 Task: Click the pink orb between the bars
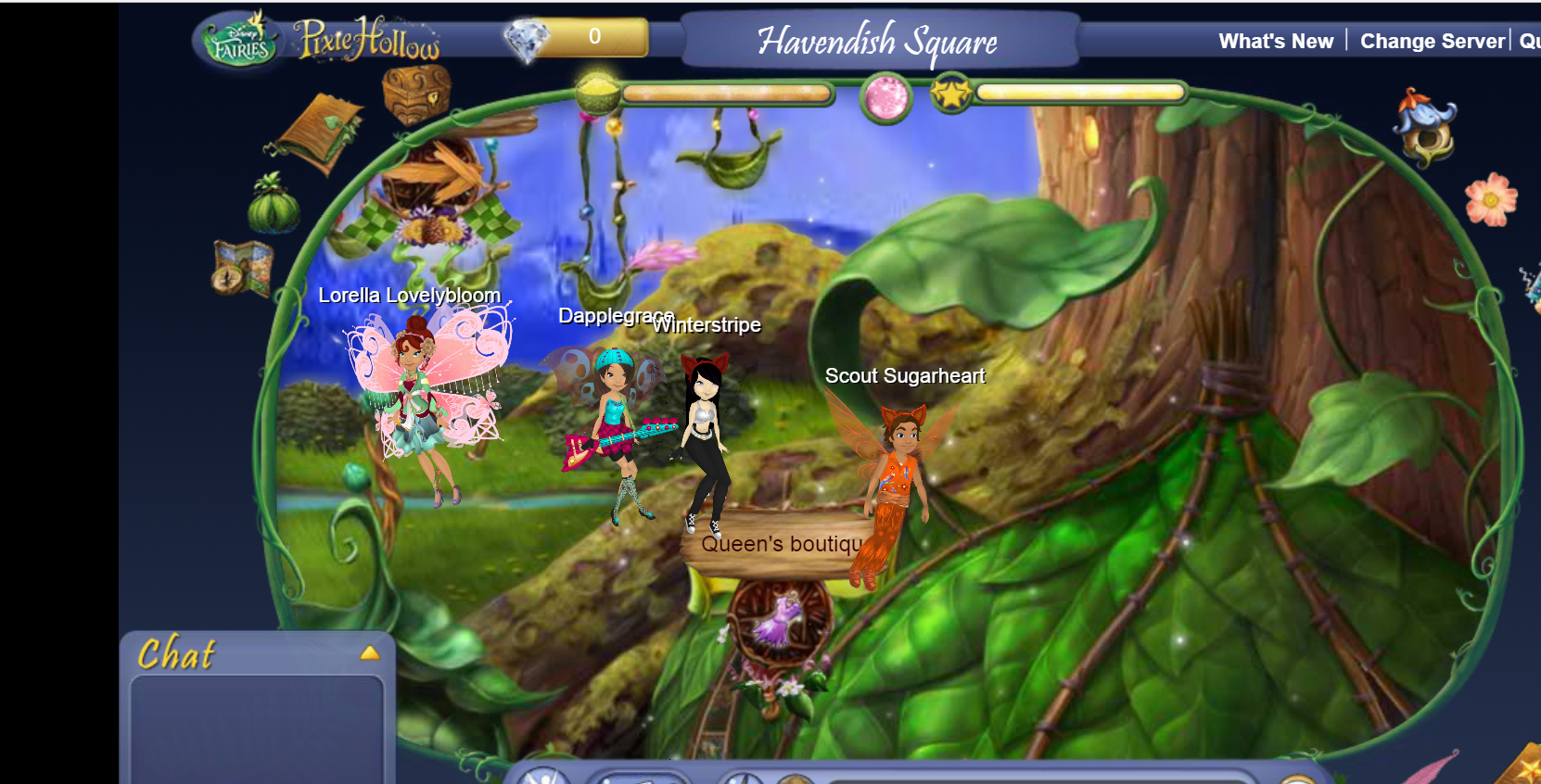click(885, 96)
